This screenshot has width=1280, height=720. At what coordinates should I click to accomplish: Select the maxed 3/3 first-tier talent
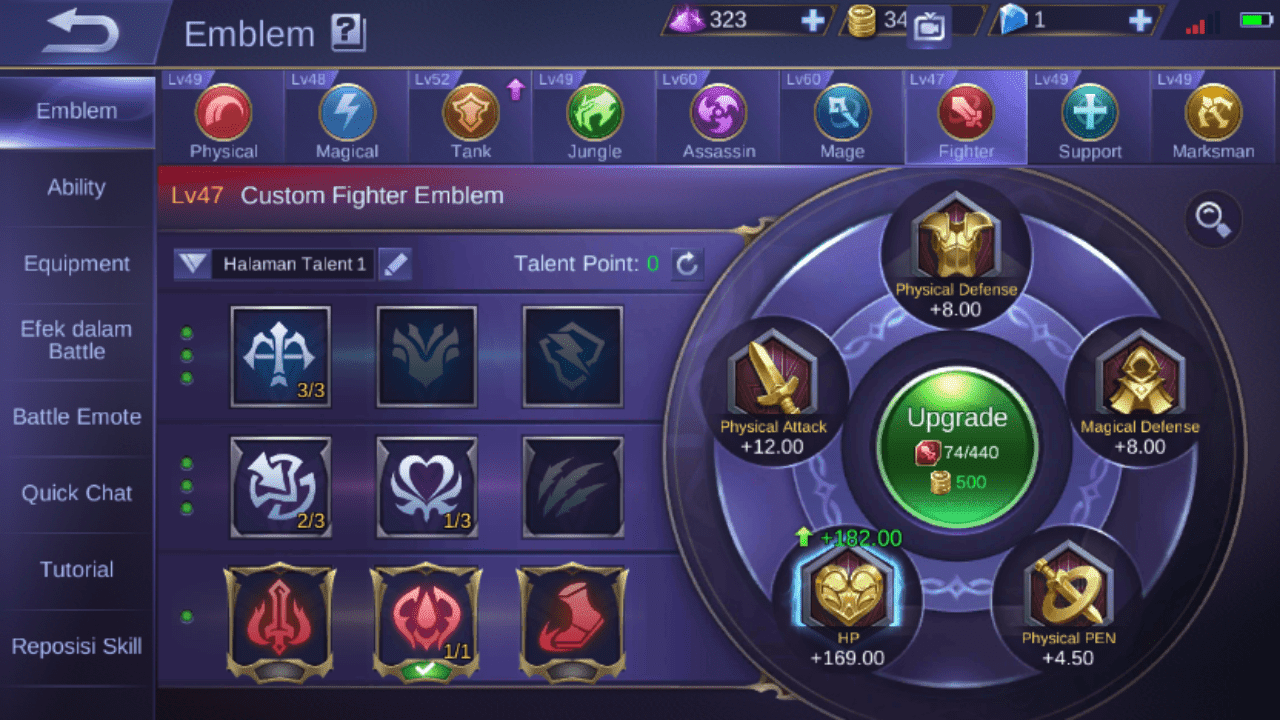[x=281, y=357]
